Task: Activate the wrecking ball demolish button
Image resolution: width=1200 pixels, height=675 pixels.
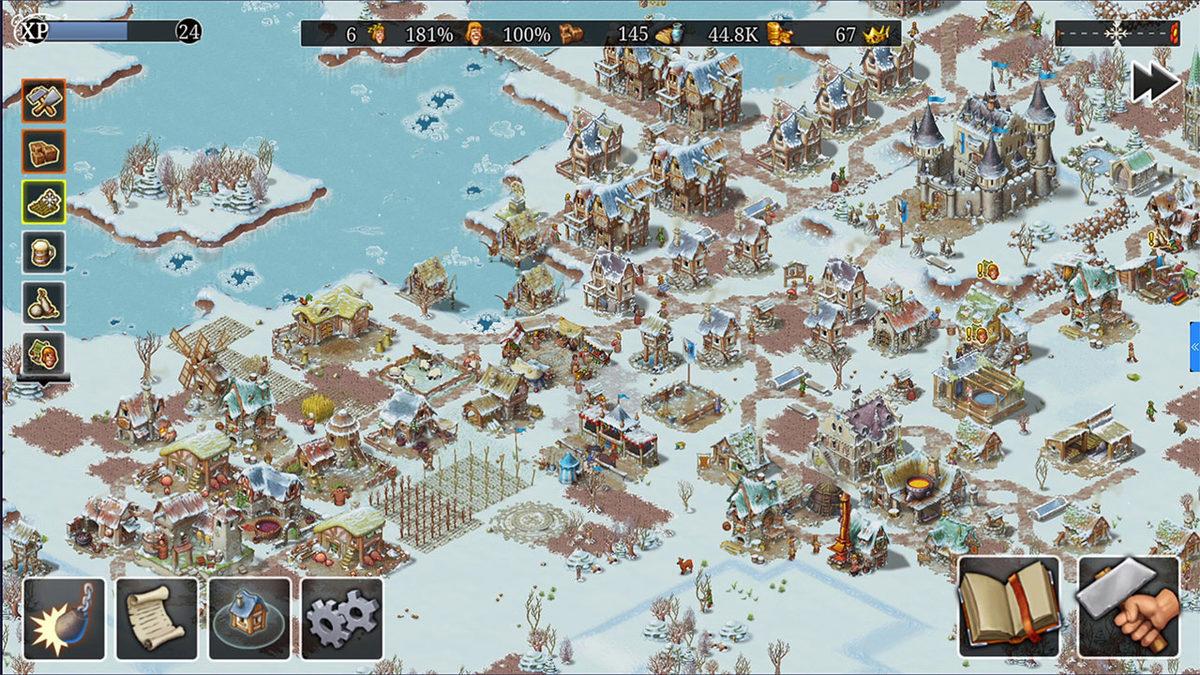Action: click(64, 618)
